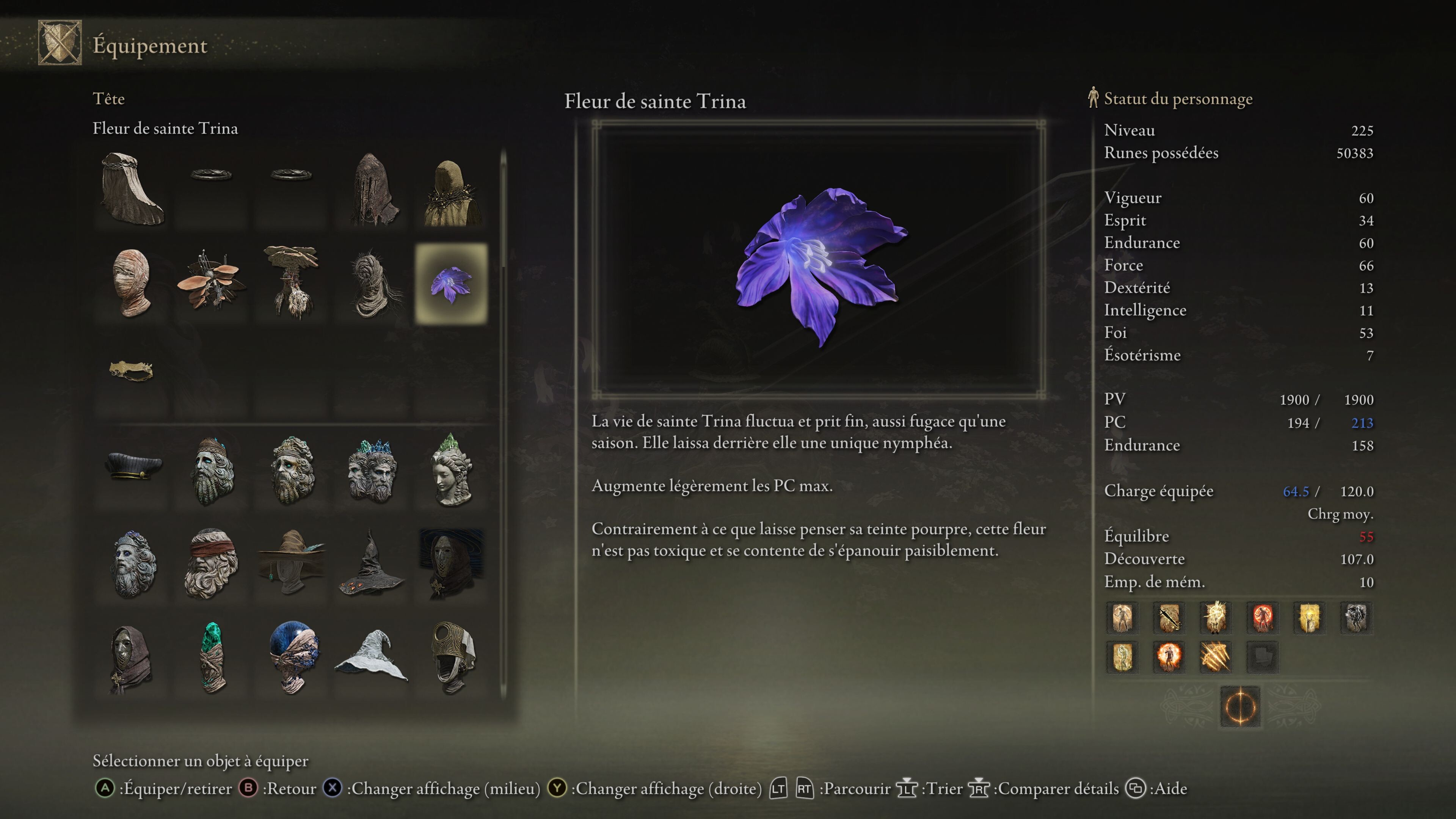Viewport: 1456px width, 819px height.
Task: Equip the female stone head with green crystals
Action: pos(450,470)
